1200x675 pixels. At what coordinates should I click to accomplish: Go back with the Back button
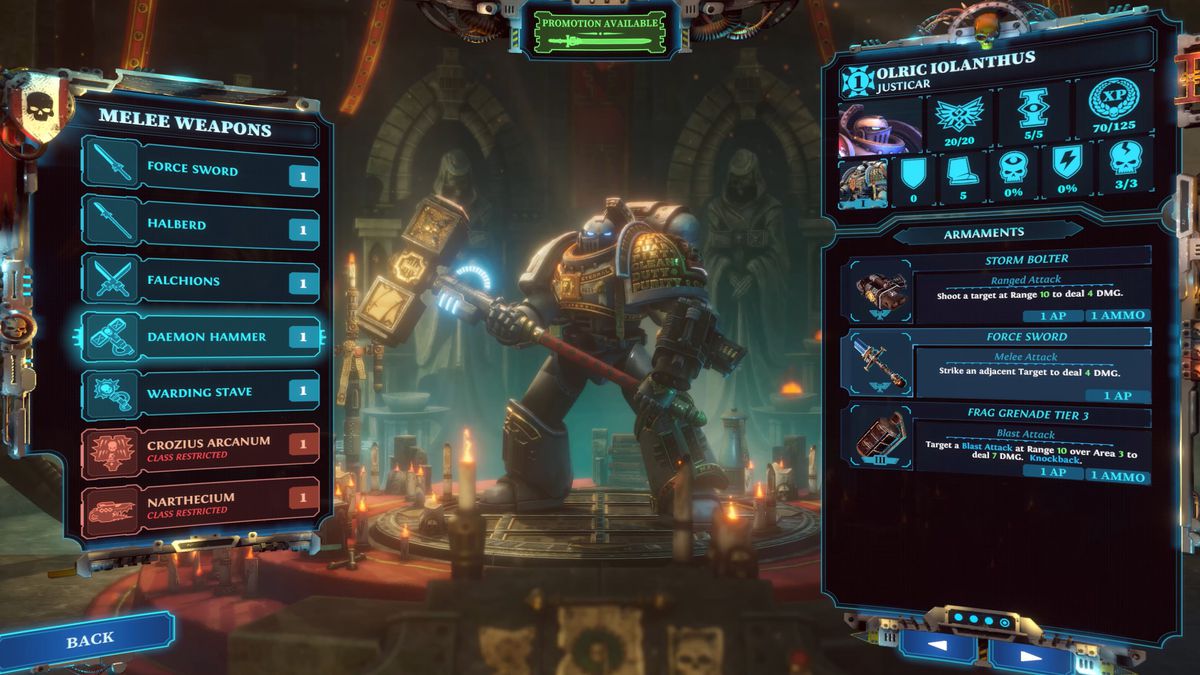click(x=89, y=639)
